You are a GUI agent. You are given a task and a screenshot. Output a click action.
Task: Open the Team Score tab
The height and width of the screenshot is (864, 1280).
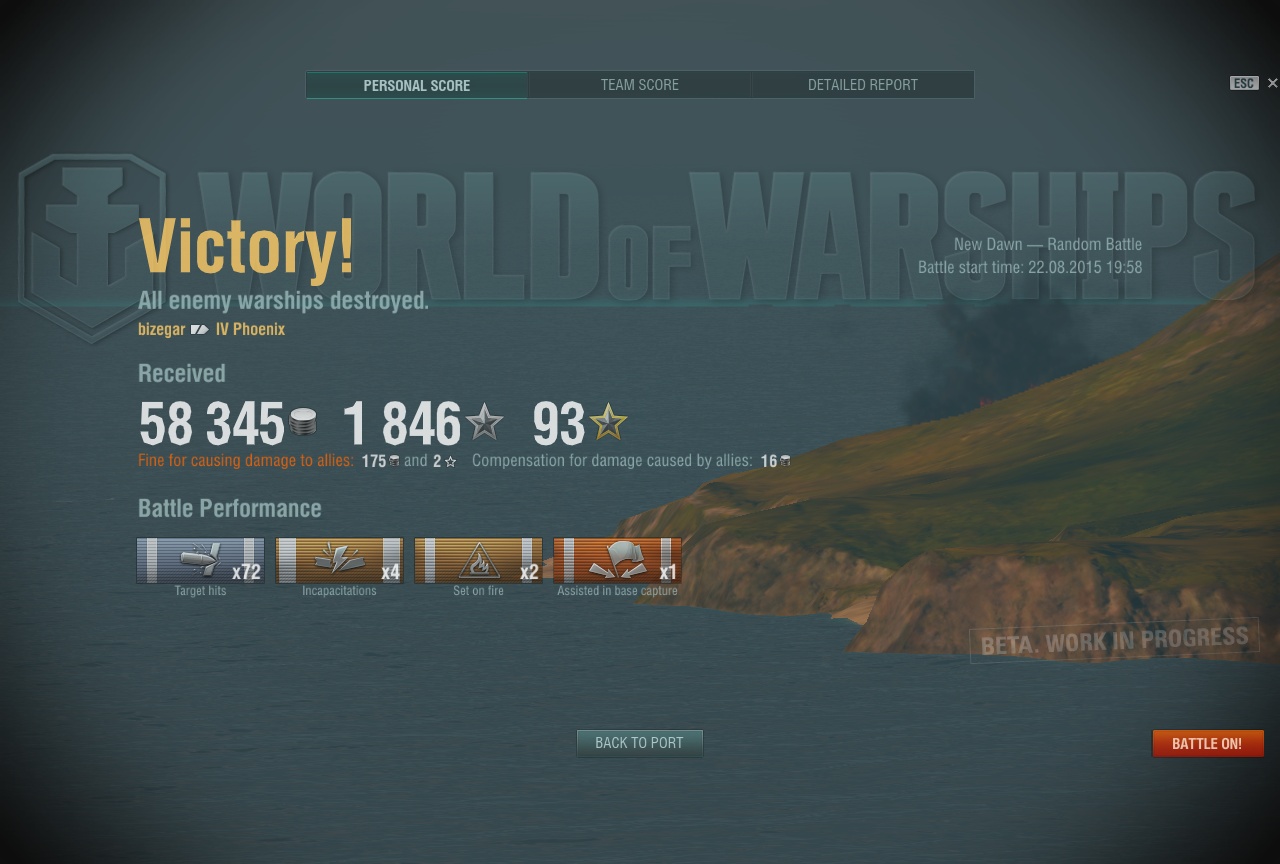(x=639, y=85)
